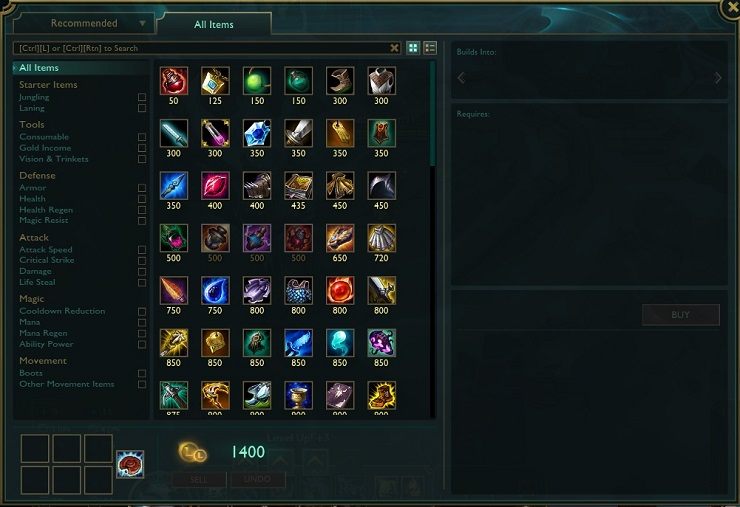This screenshot has width=740, height=507.
Task: Tick the Attack Speed filter checkbox
Action: (142, 250)
